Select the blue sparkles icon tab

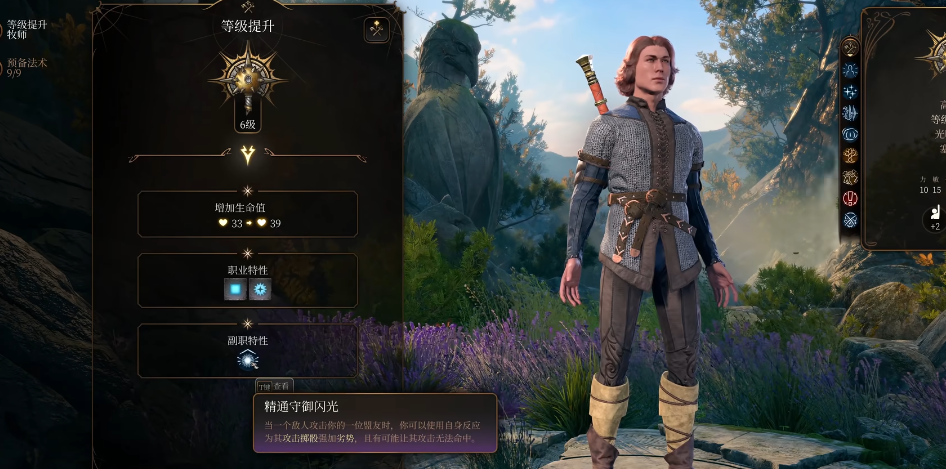851,92
